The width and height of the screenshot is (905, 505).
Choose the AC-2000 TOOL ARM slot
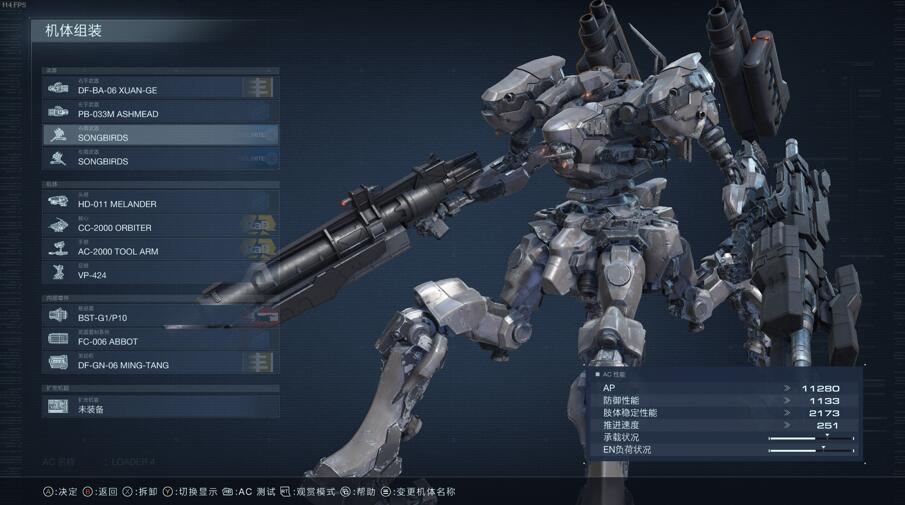[160, 249]
